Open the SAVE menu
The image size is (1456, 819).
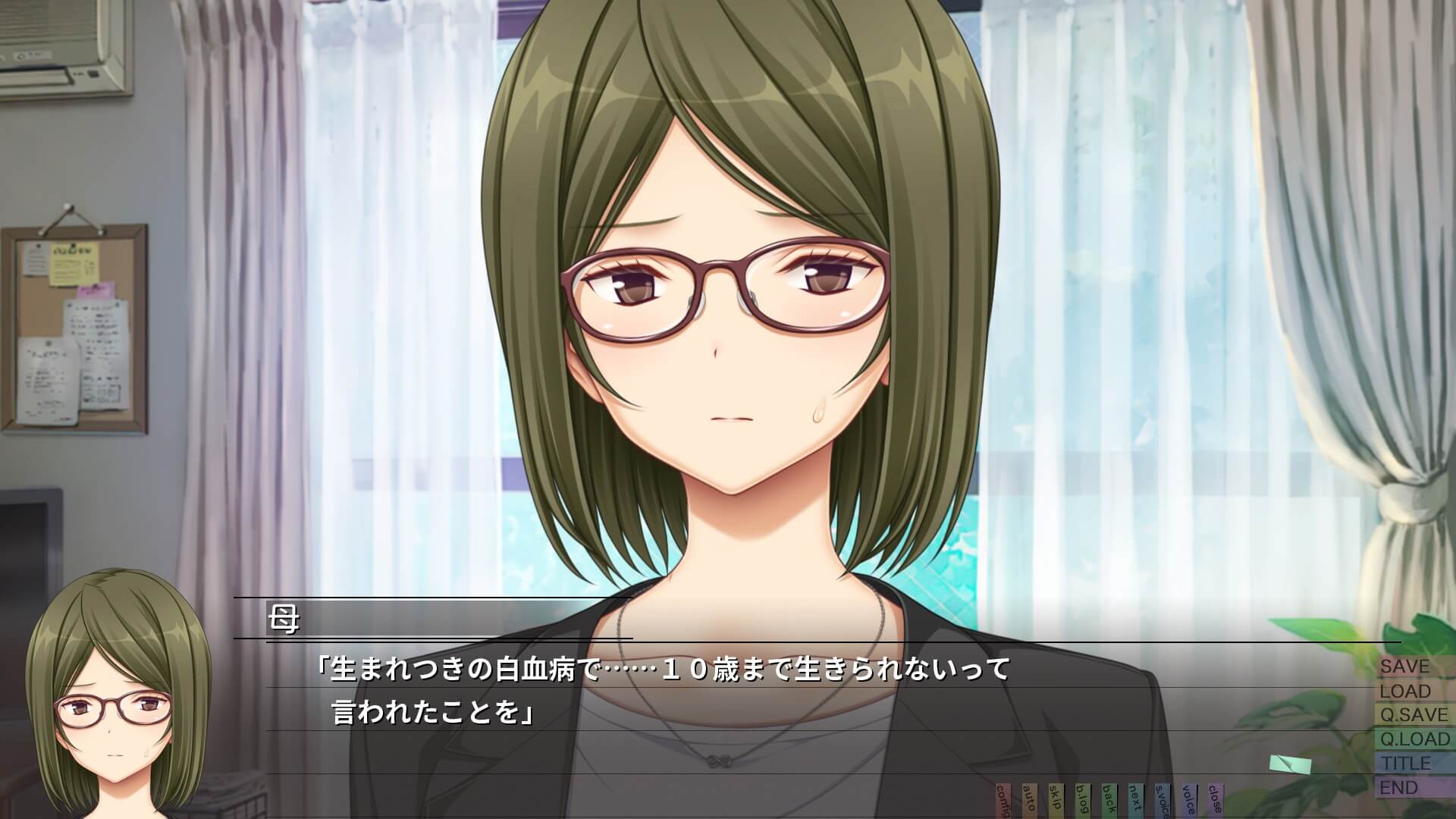point(1405,667)
